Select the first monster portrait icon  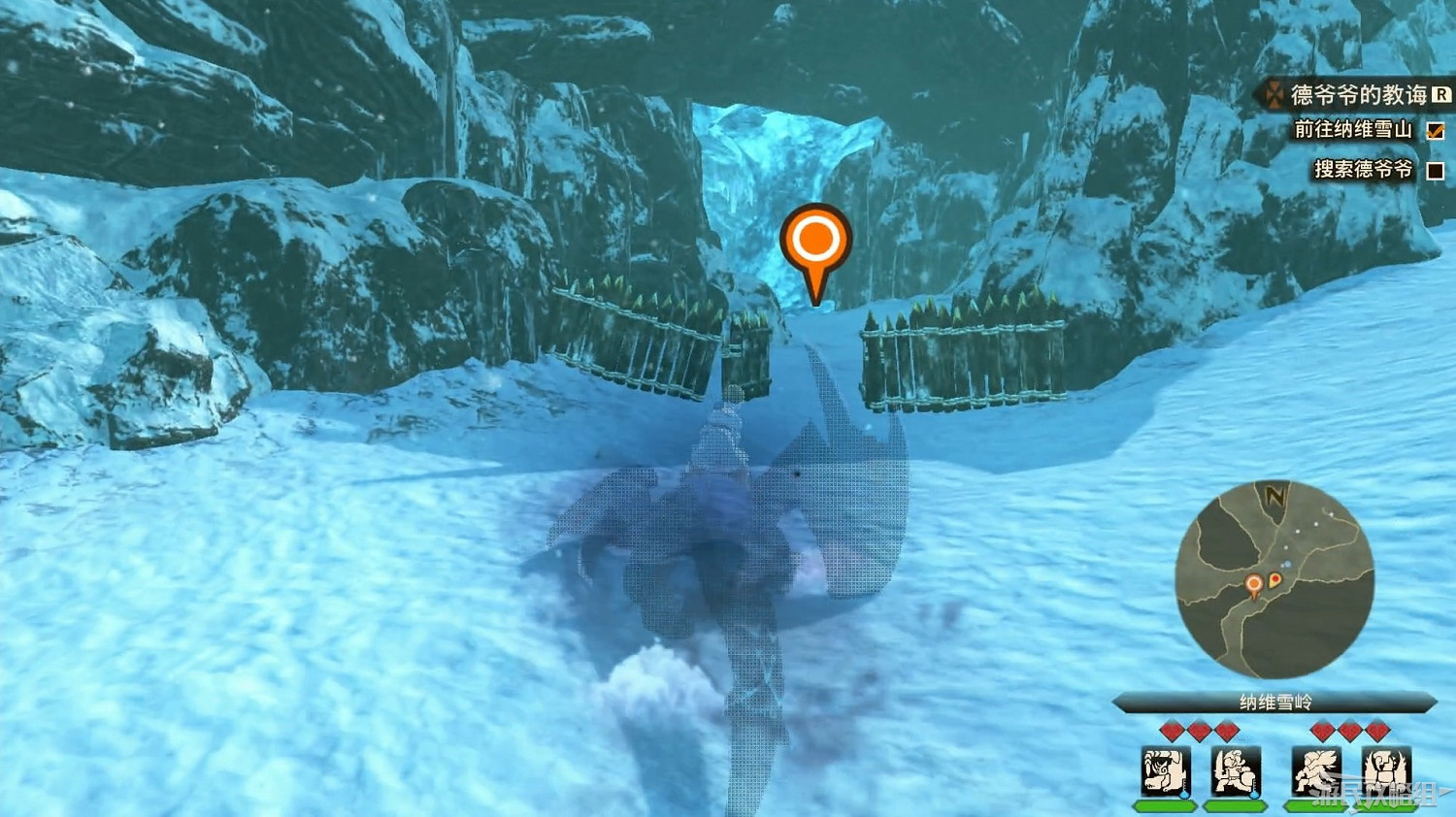[x=1163, y=771]
